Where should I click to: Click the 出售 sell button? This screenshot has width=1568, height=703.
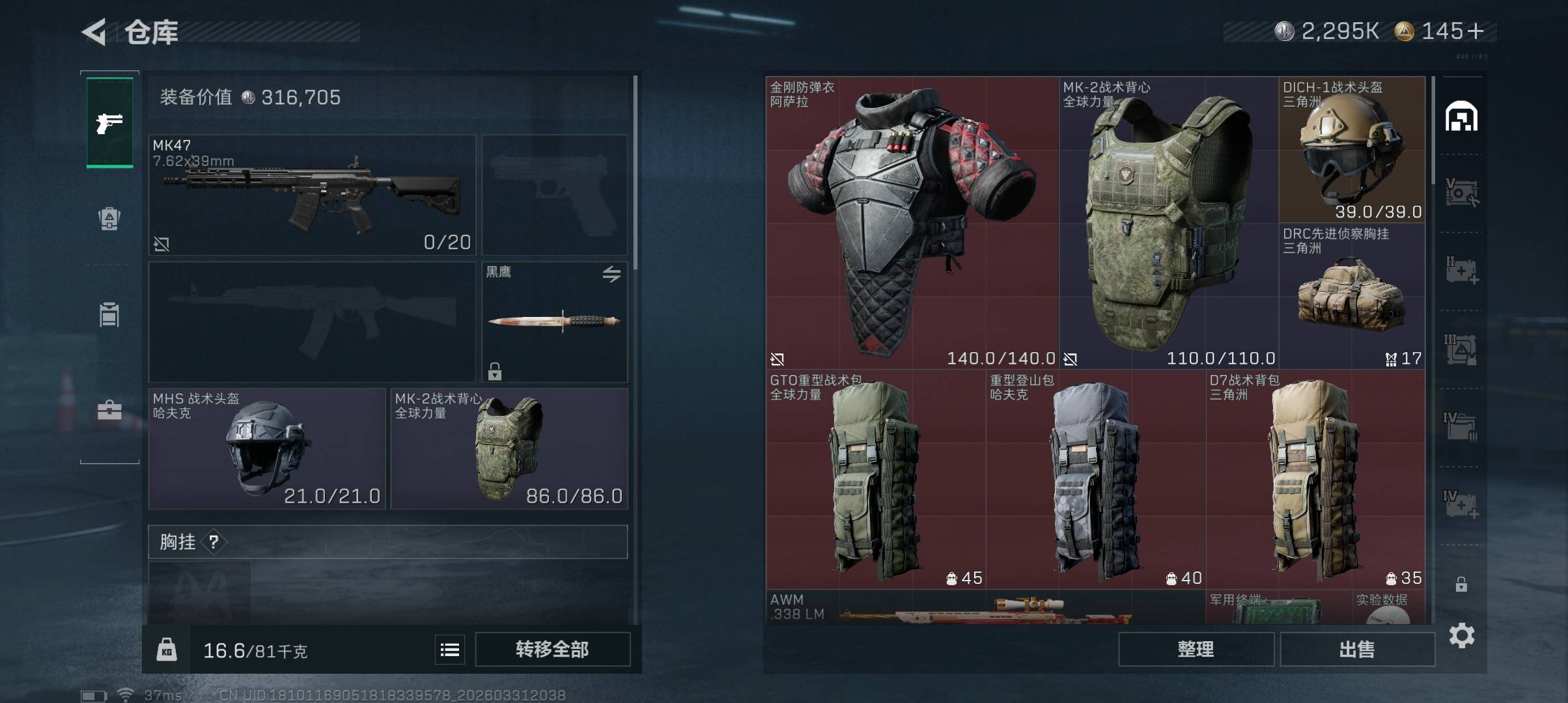tap(1357, 649)
